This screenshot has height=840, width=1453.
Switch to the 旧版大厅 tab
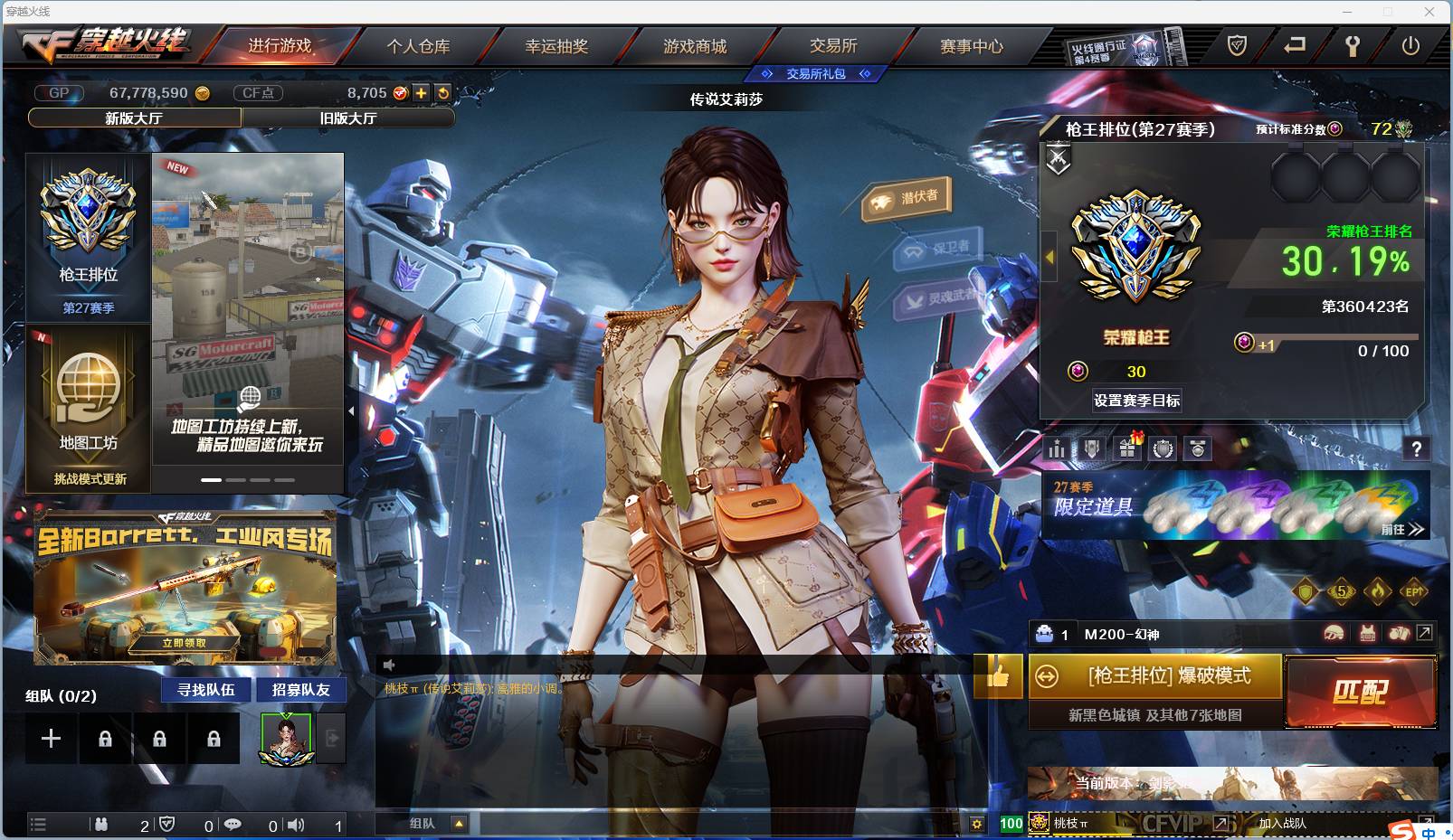click(349, 118)
